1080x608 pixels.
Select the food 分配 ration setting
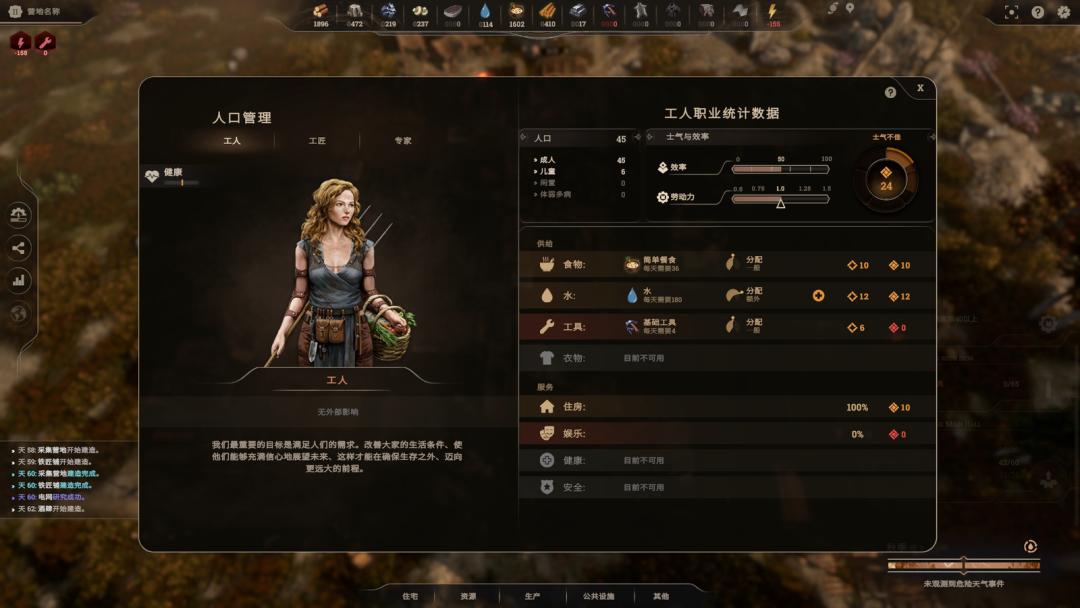[x=744, y=265]
